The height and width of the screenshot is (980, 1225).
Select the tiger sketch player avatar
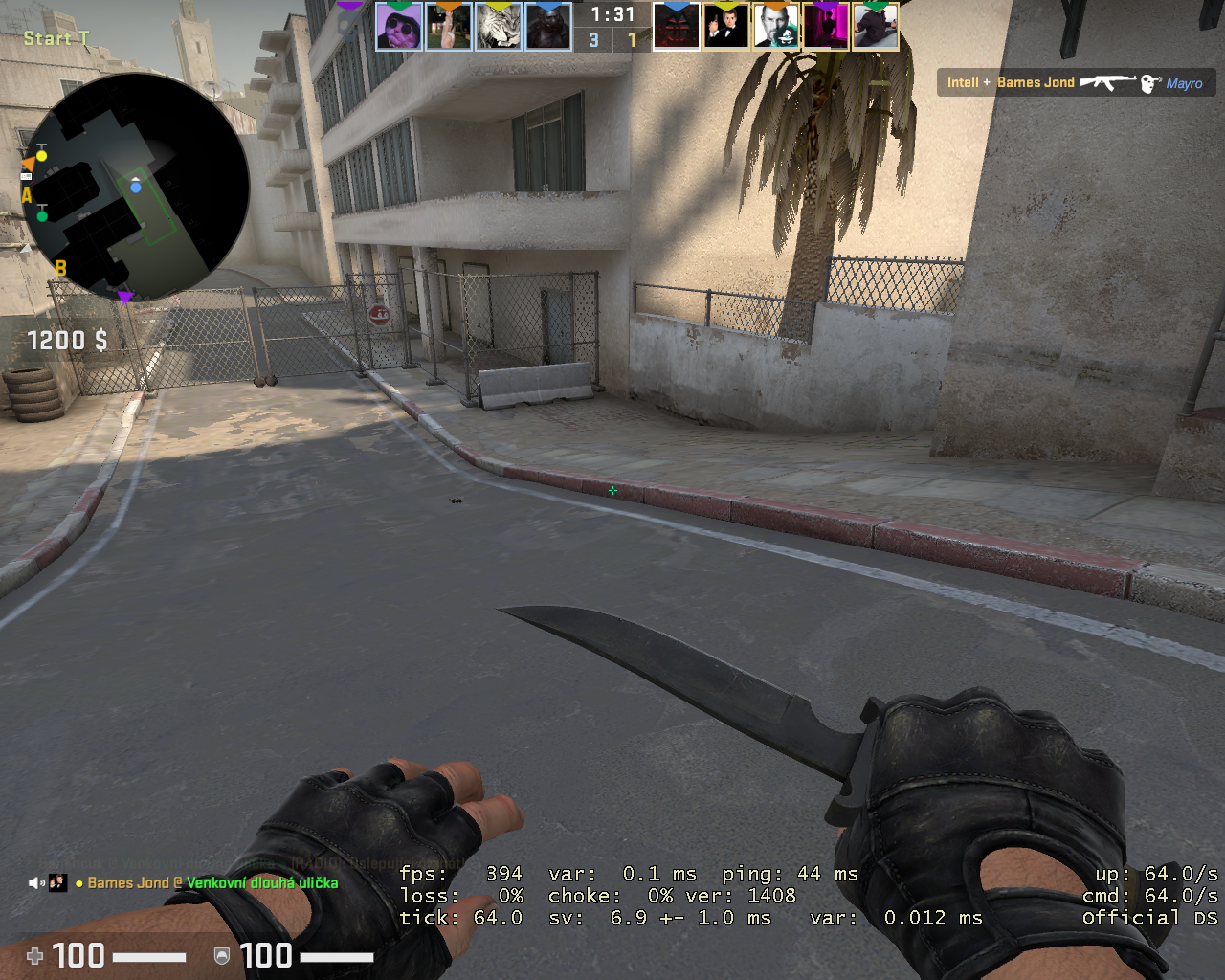[499, 26]
